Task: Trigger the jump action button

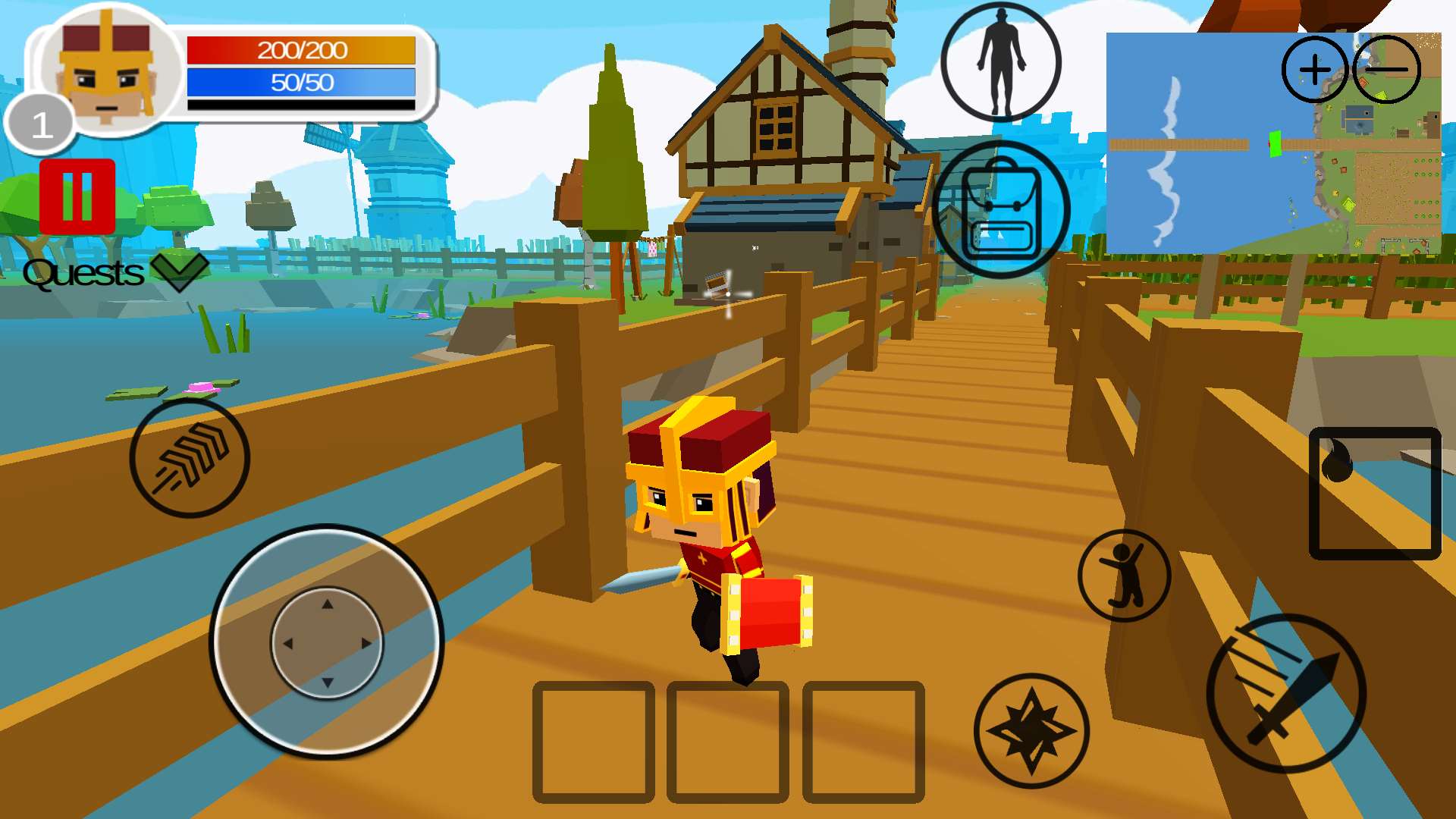Action: (1125, 576)
